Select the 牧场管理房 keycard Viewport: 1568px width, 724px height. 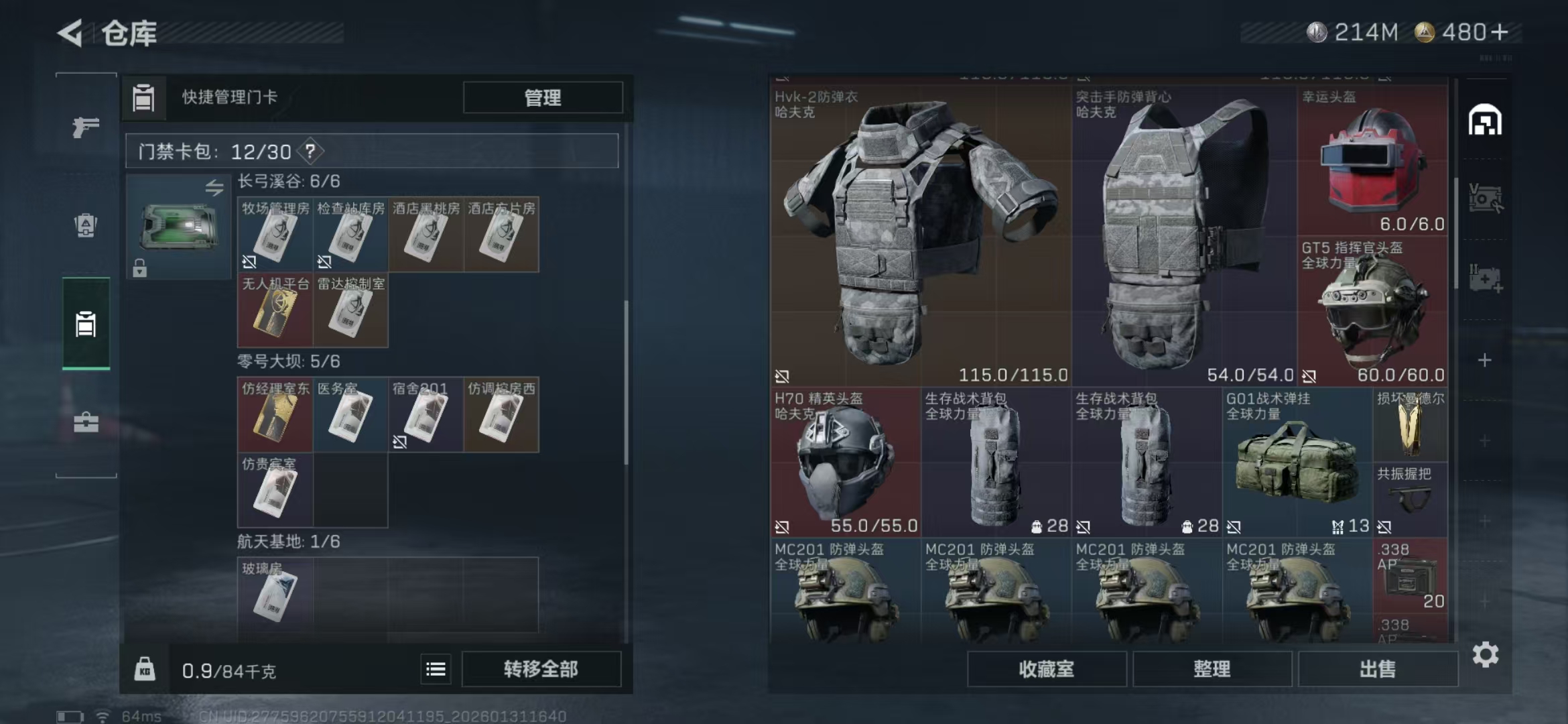[x=275, y=235]
